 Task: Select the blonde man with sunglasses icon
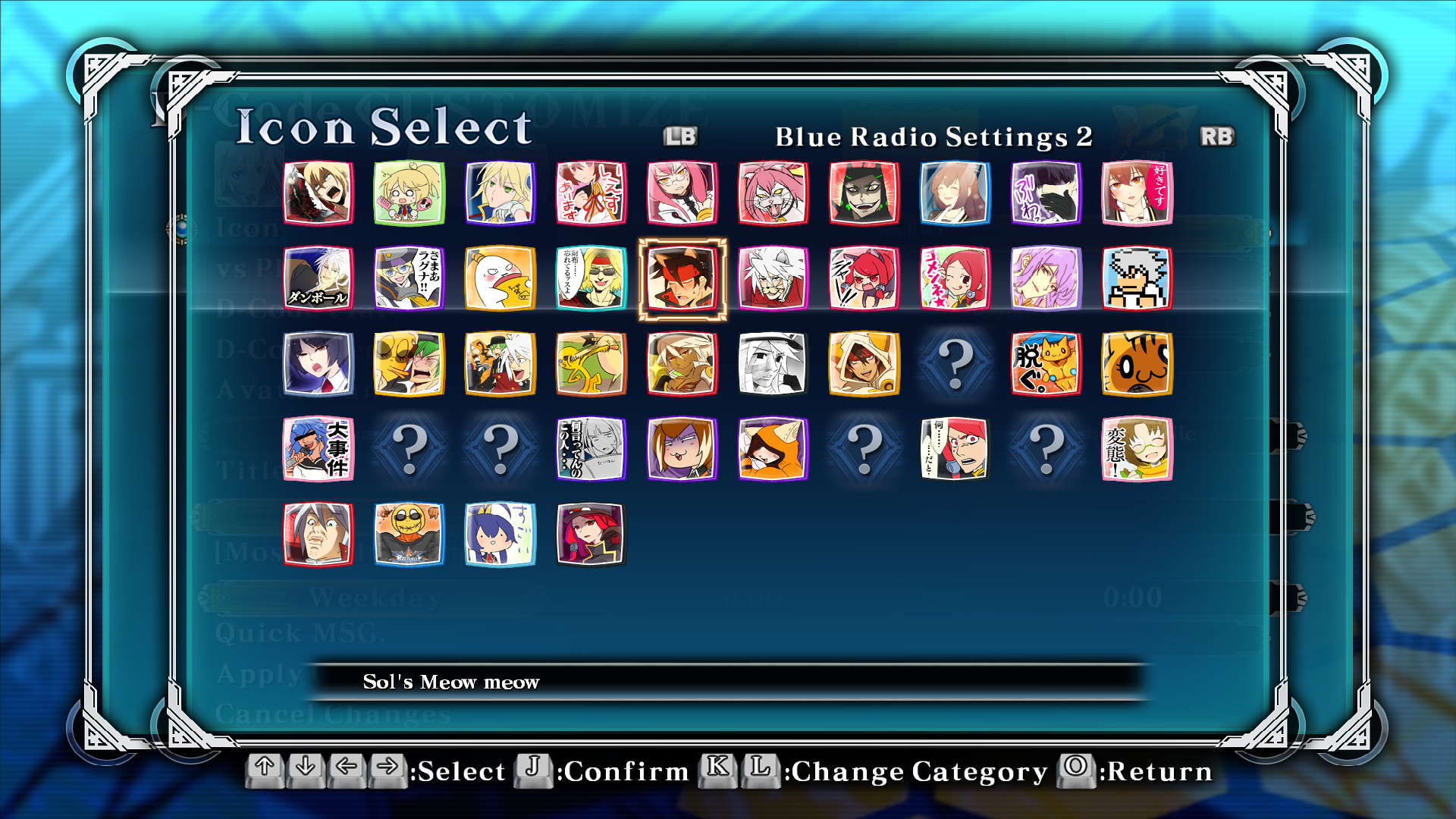[591, 278]
